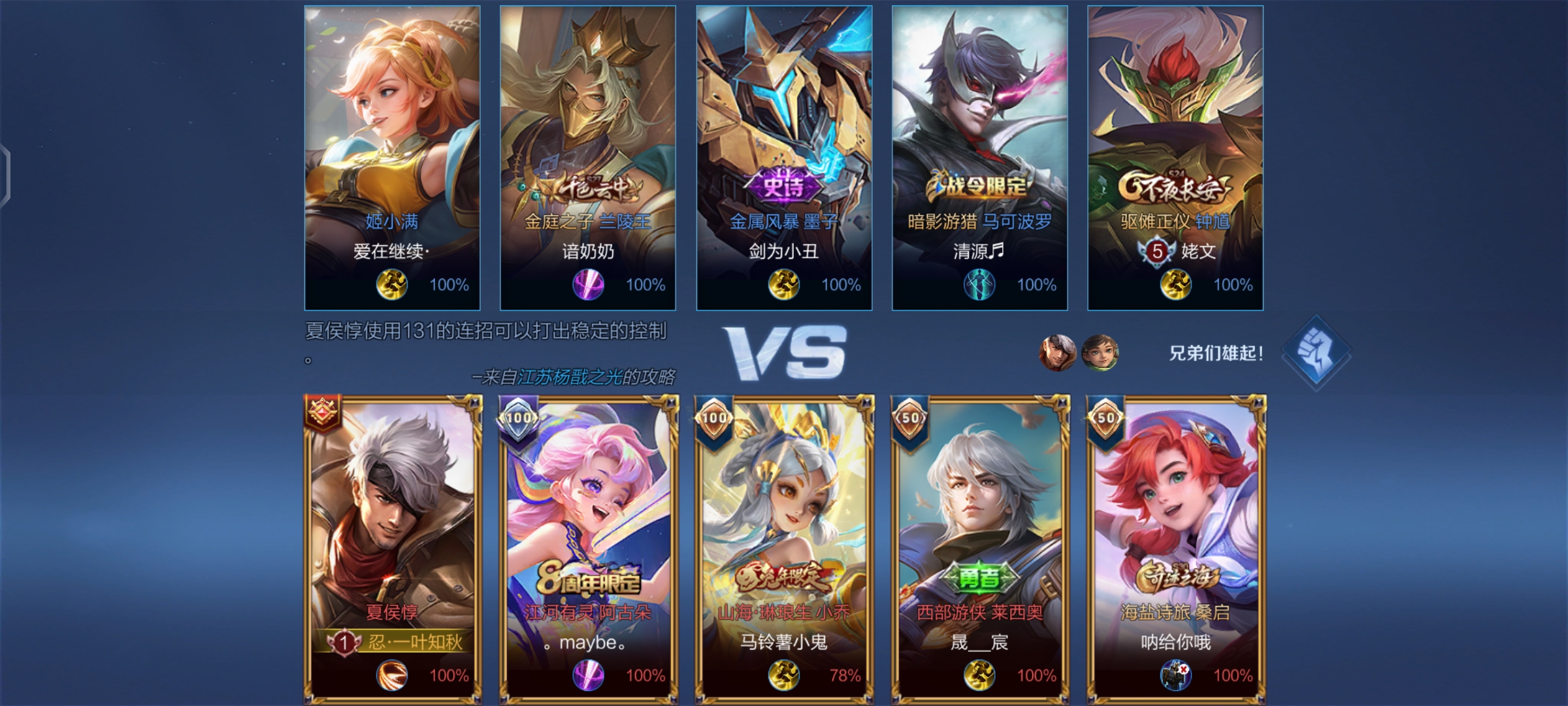1568x706 pixels.
Task: Select the 钟馗 hero card
Action: tap(1175, 157)
